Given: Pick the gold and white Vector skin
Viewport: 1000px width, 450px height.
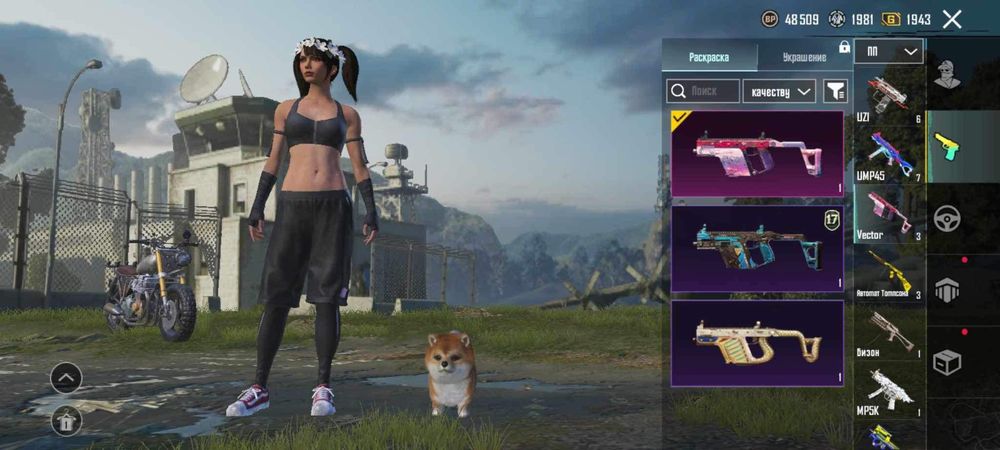Looking at the screenshot, I should pyautogui.click(x=757, y=343).
